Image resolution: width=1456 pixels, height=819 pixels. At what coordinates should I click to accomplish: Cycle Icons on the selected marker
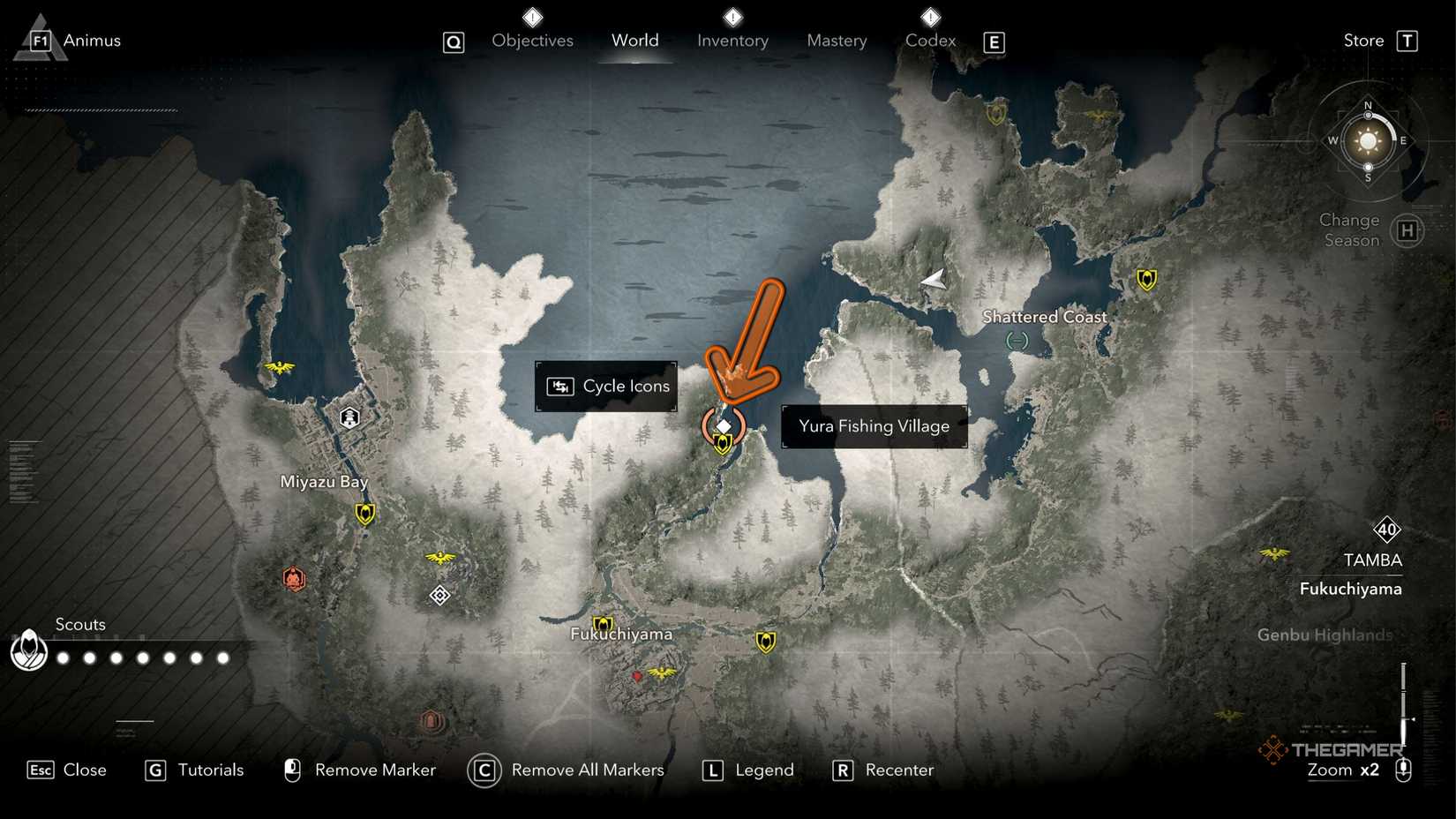tap(606, 386)
